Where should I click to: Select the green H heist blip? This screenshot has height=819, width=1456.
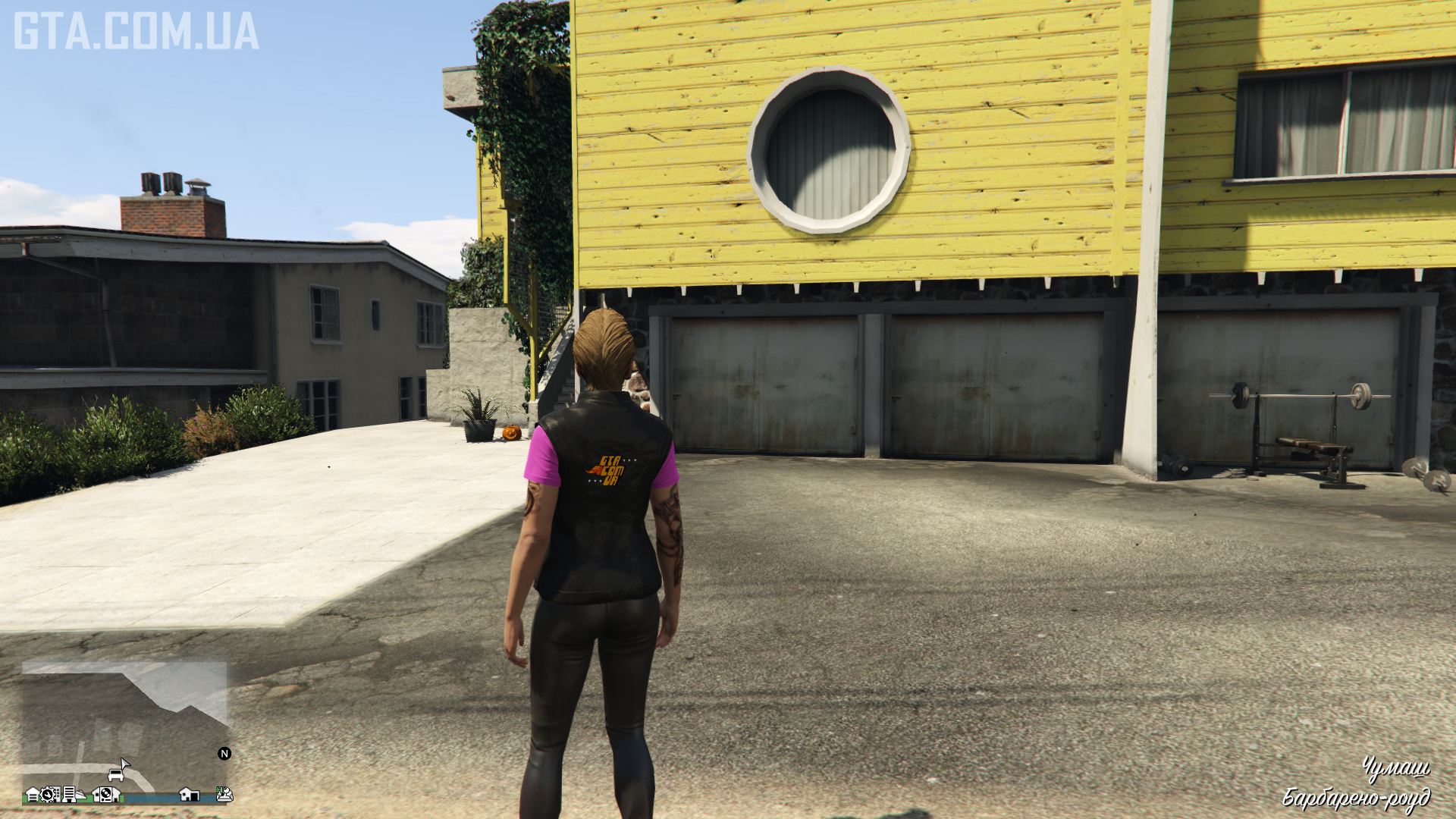click(220, 790)
